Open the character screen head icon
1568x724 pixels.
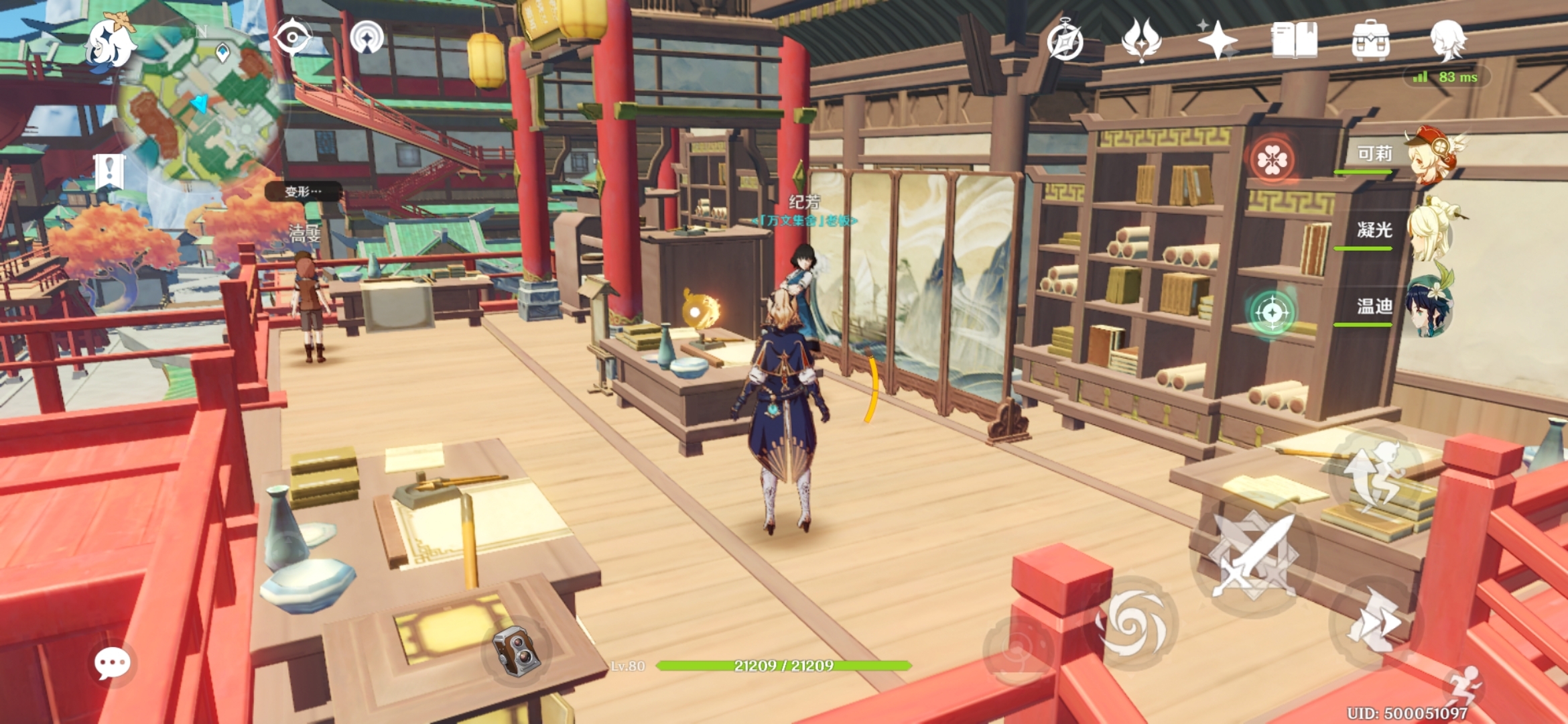[x=1447, y=40]
